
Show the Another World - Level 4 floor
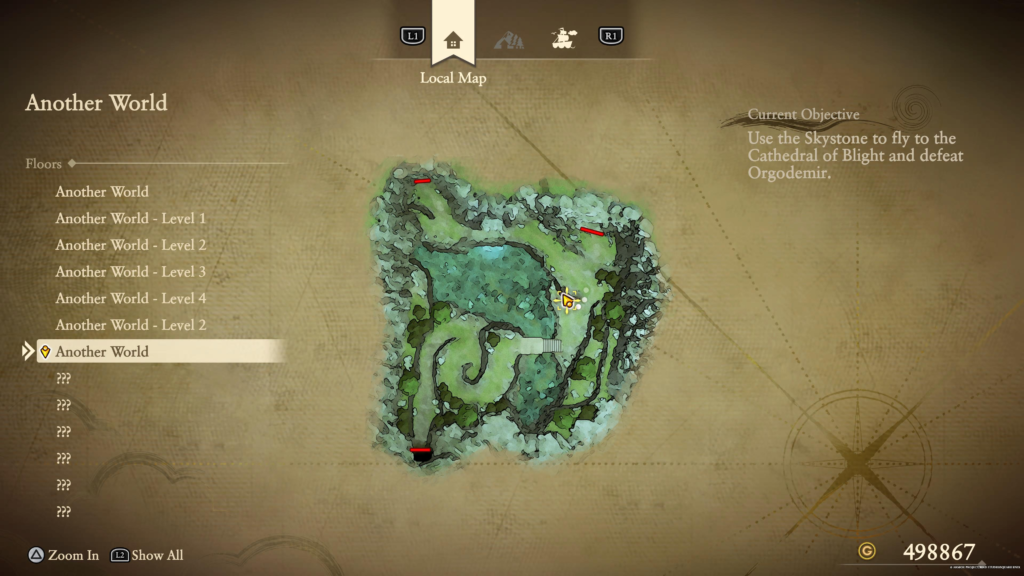click(x=130, y=298)
